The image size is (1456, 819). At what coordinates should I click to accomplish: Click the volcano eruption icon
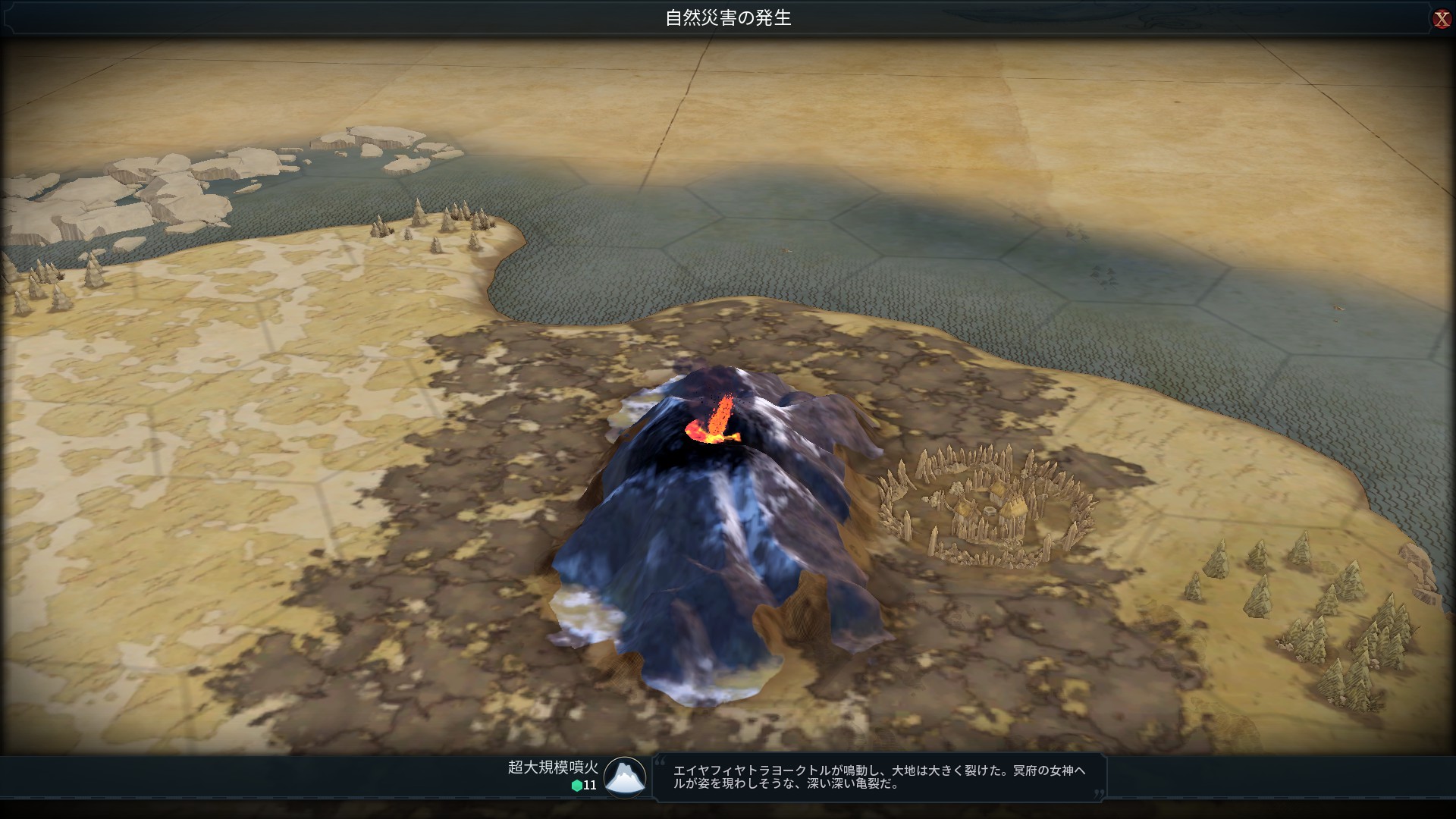(625, 777)
